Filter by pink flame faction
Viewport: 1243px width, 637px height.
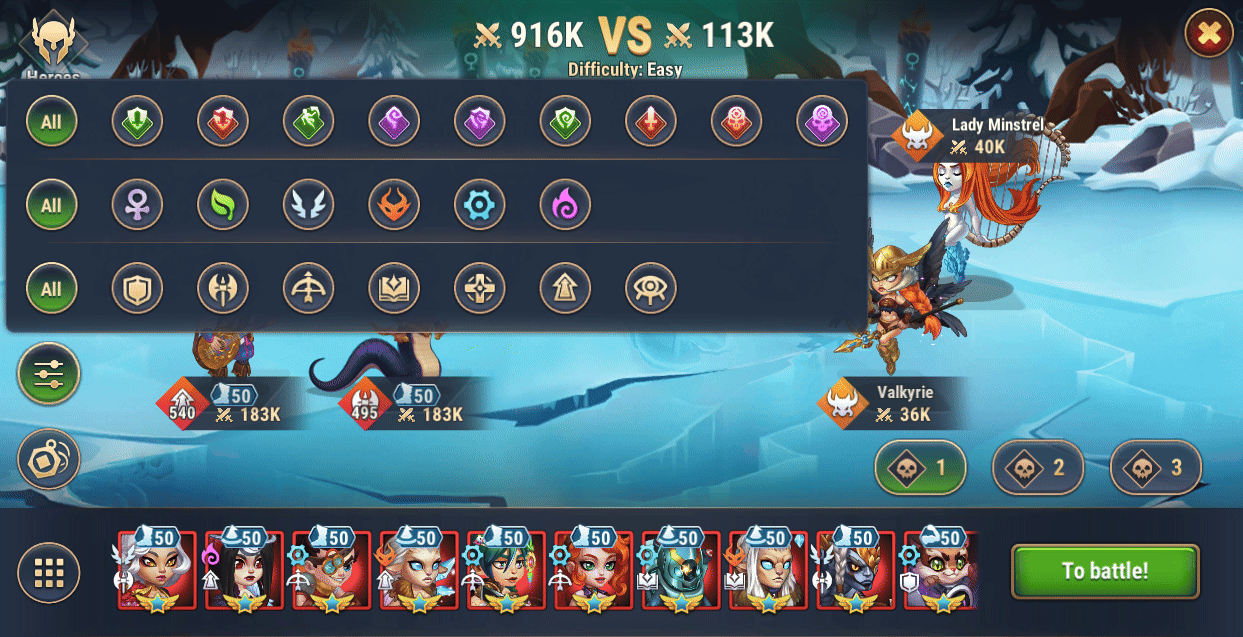[x=565, y=205]
